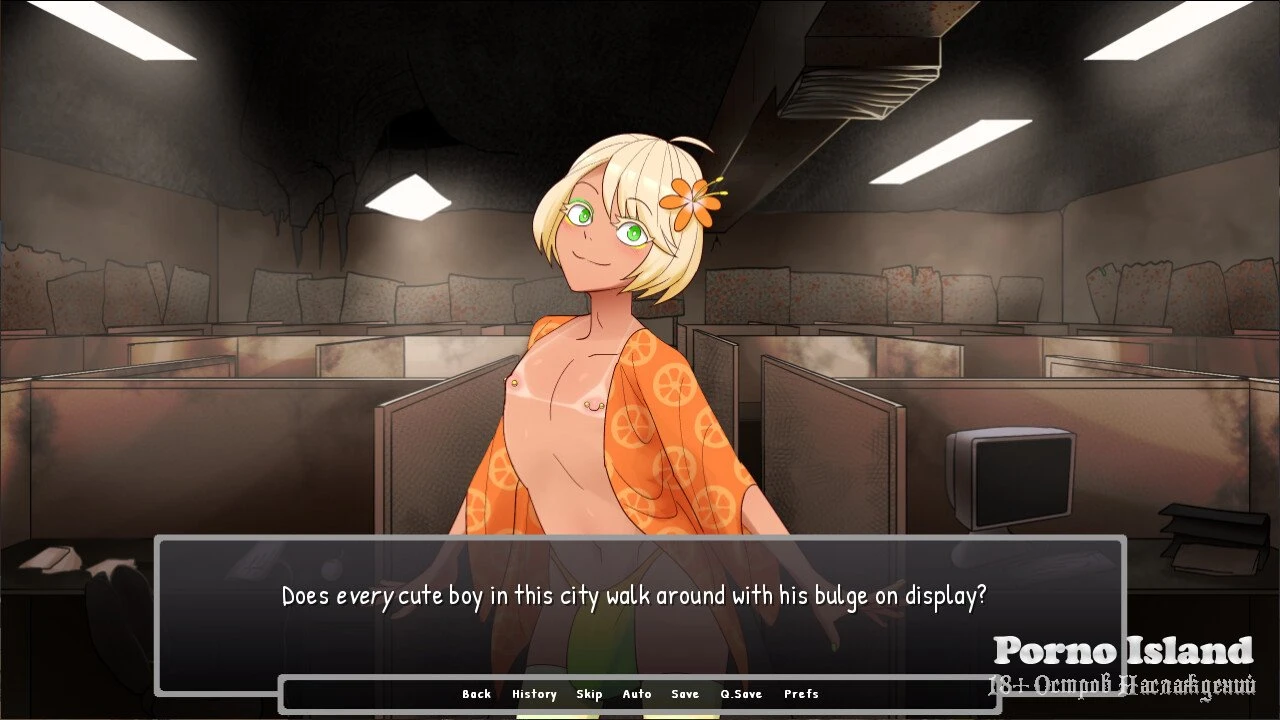Open the dialogue History log
1280x720 pixels.
tap(534, 694)
